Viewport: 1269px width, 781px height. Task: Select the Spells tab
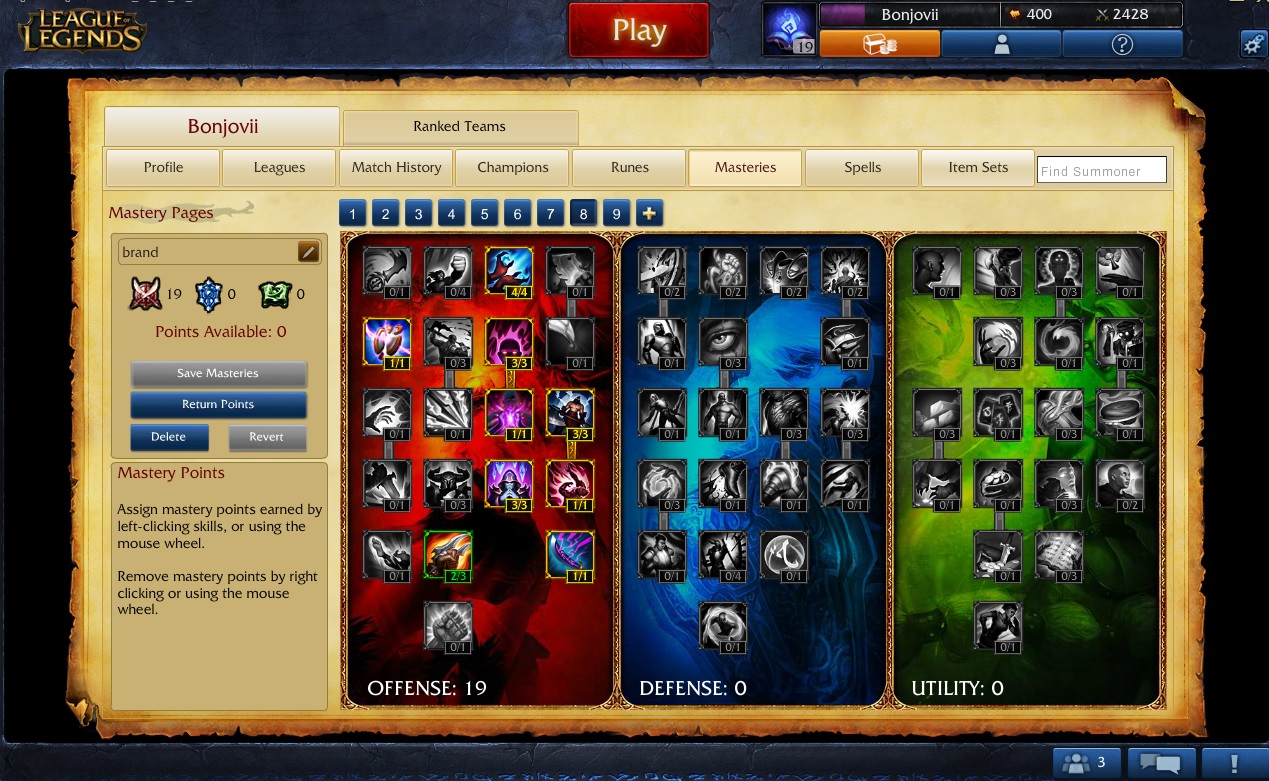862,168
